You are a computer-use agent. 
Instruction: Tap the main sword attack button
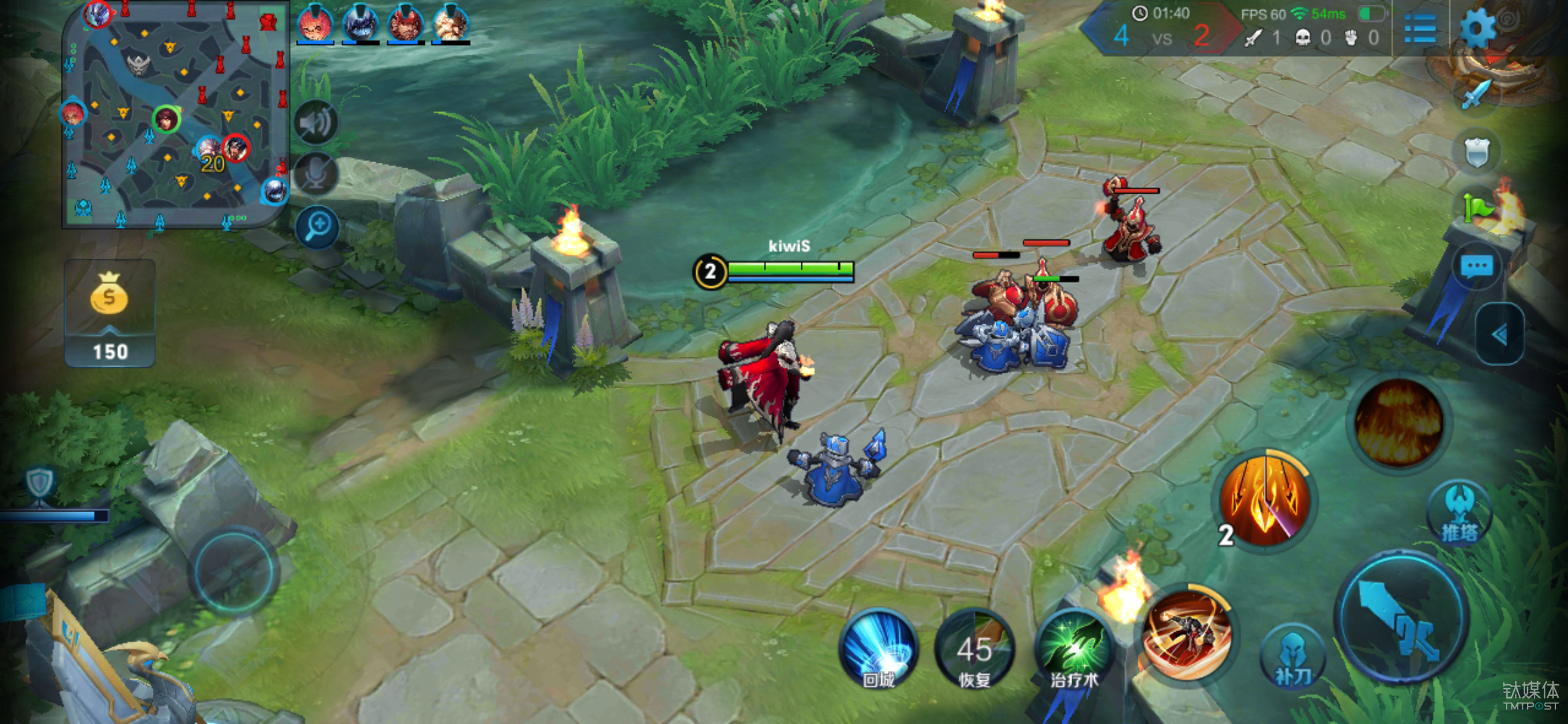(1402, 617)
